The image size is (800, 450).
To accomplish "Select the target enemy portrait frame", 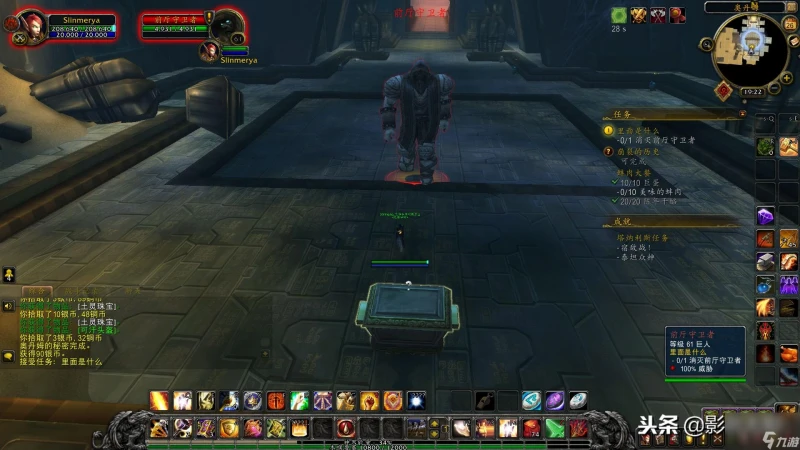I will 227,25.
